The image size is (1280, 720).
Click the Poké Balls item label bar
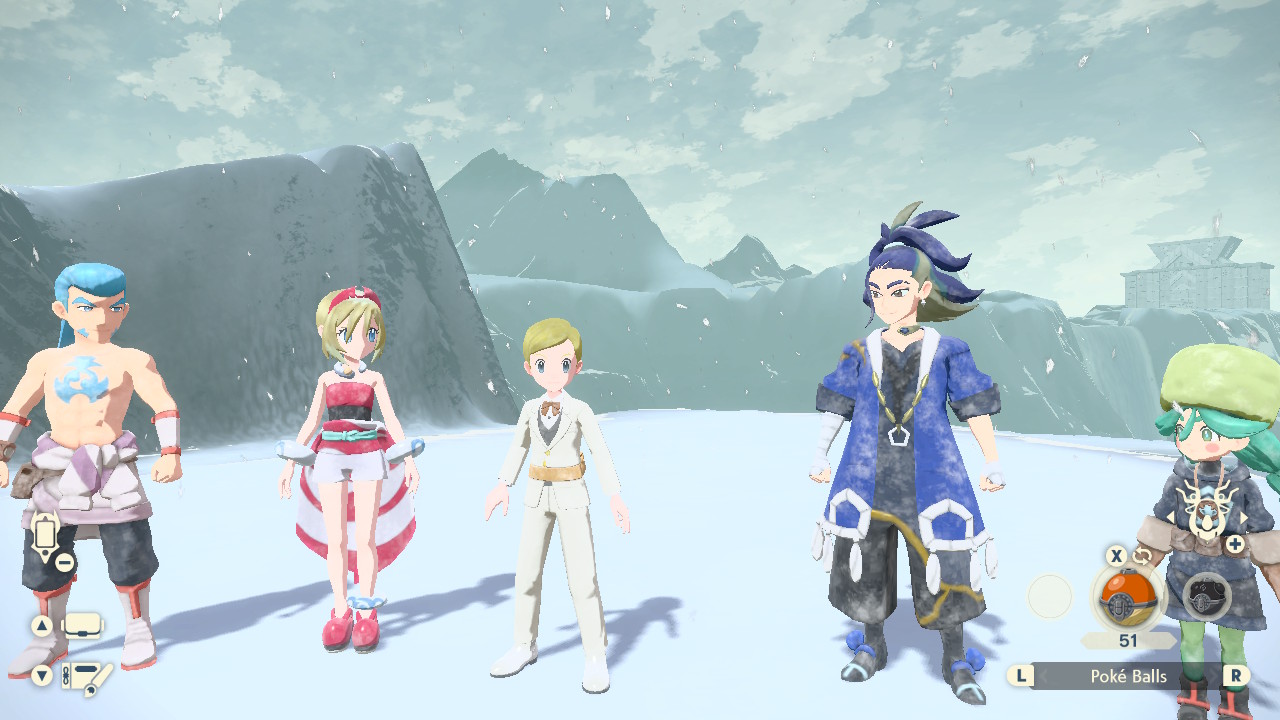(1128, 676)
